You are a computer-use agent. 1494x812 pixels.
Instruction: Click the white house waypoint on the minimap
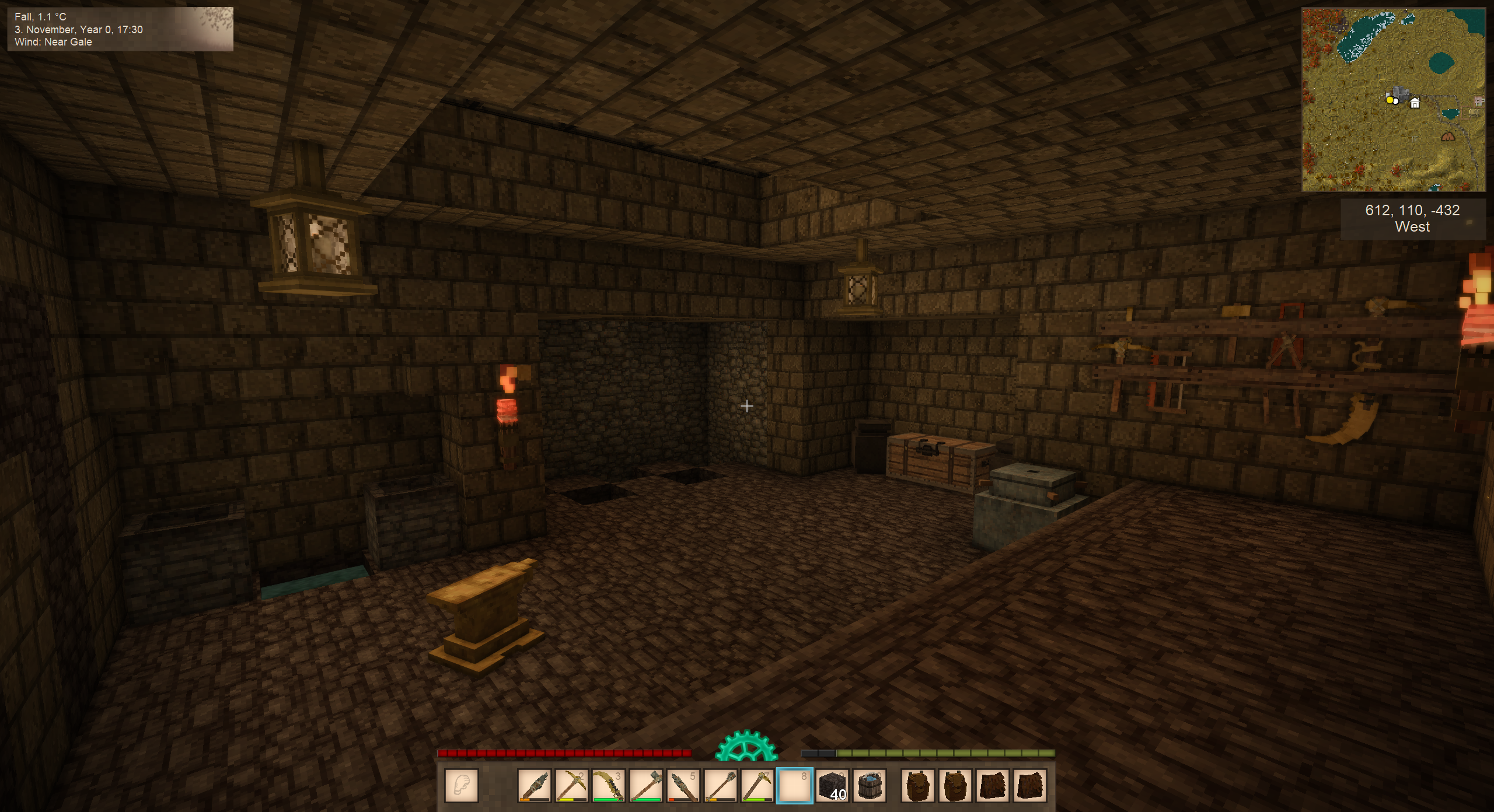tap(1415, 103)
